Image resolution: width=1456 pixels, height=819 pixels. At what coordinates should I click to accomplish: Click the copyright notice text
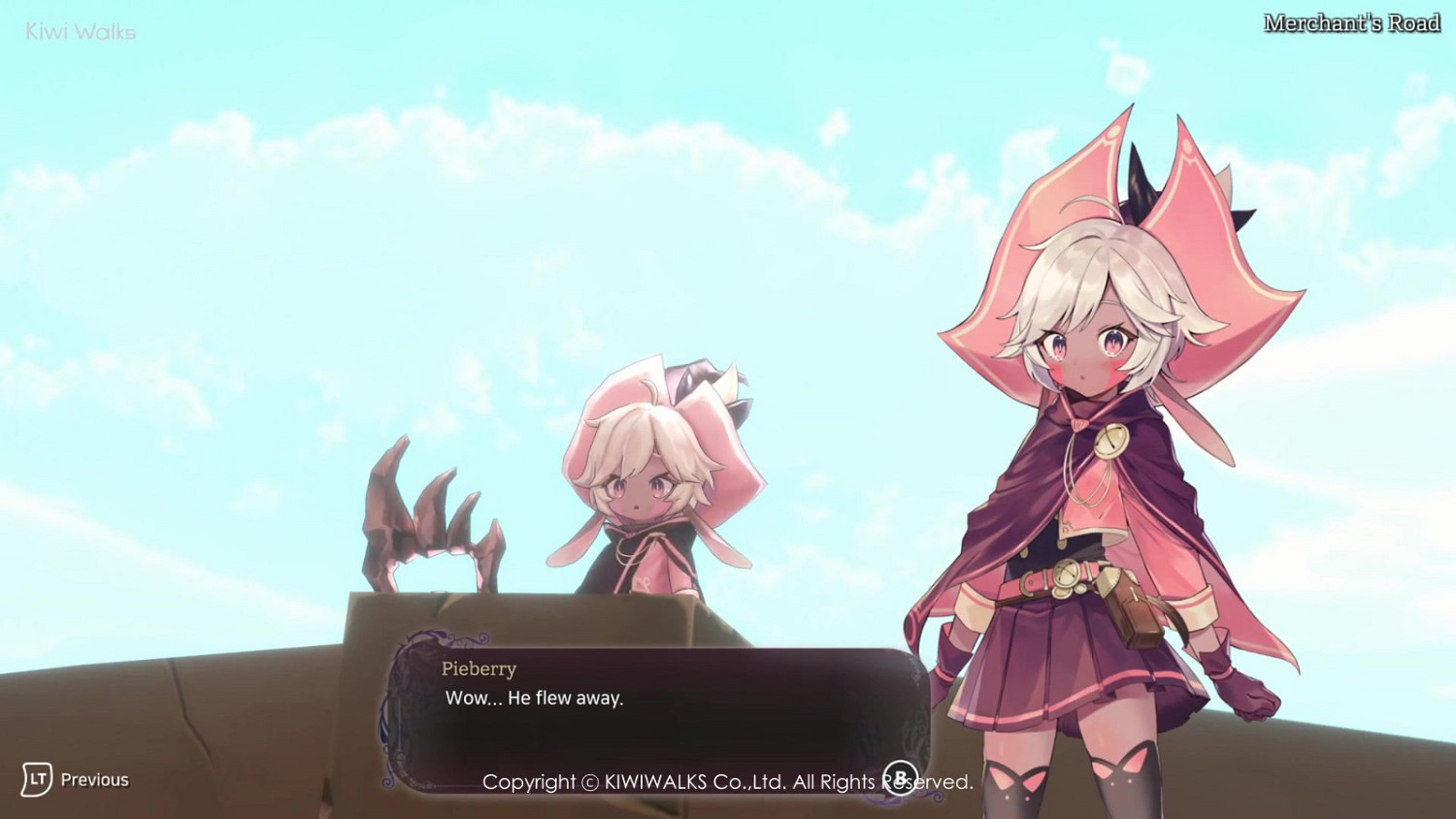(x=728, y=781)
